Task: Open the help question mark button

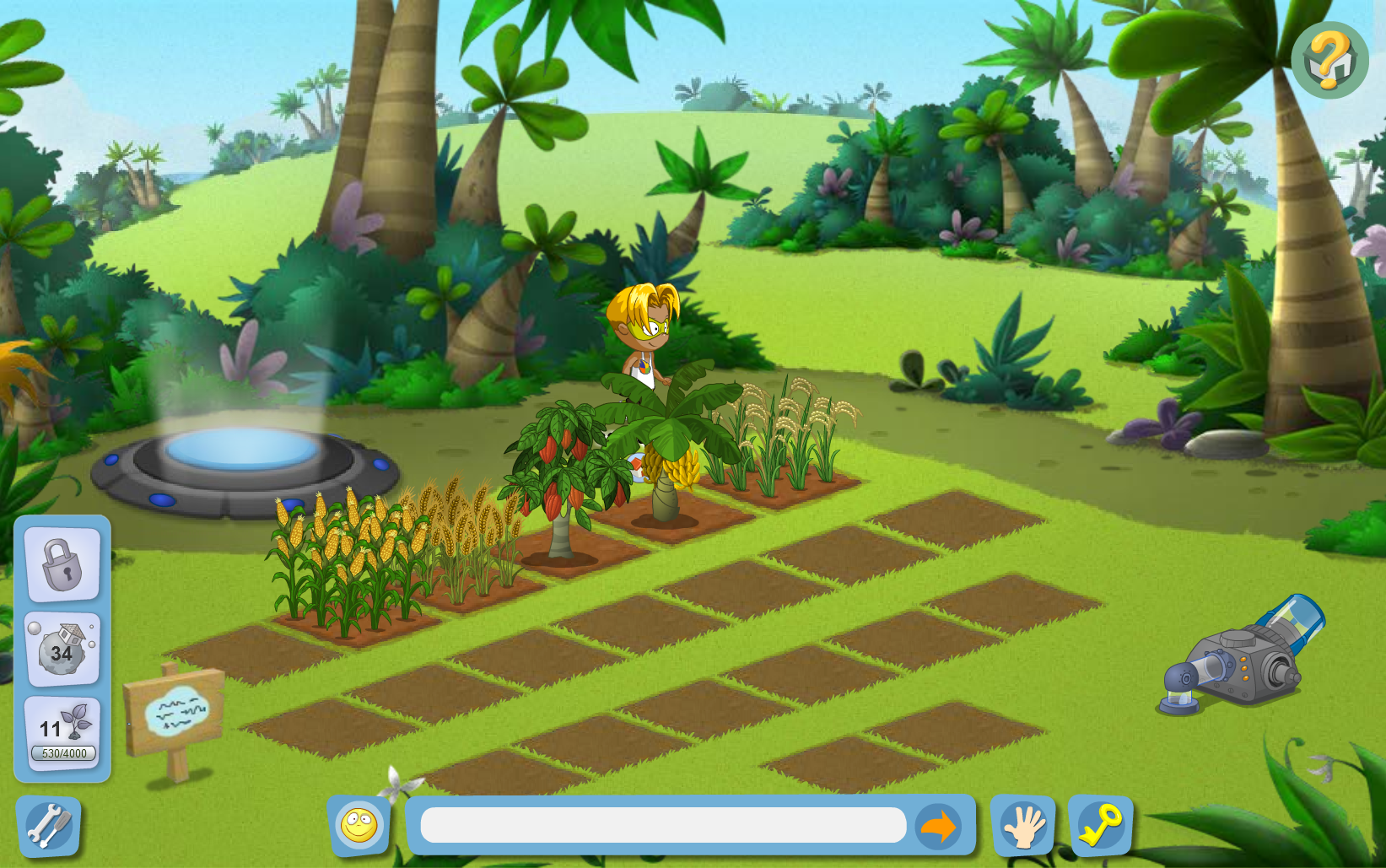Action: tap(1329, 60)
